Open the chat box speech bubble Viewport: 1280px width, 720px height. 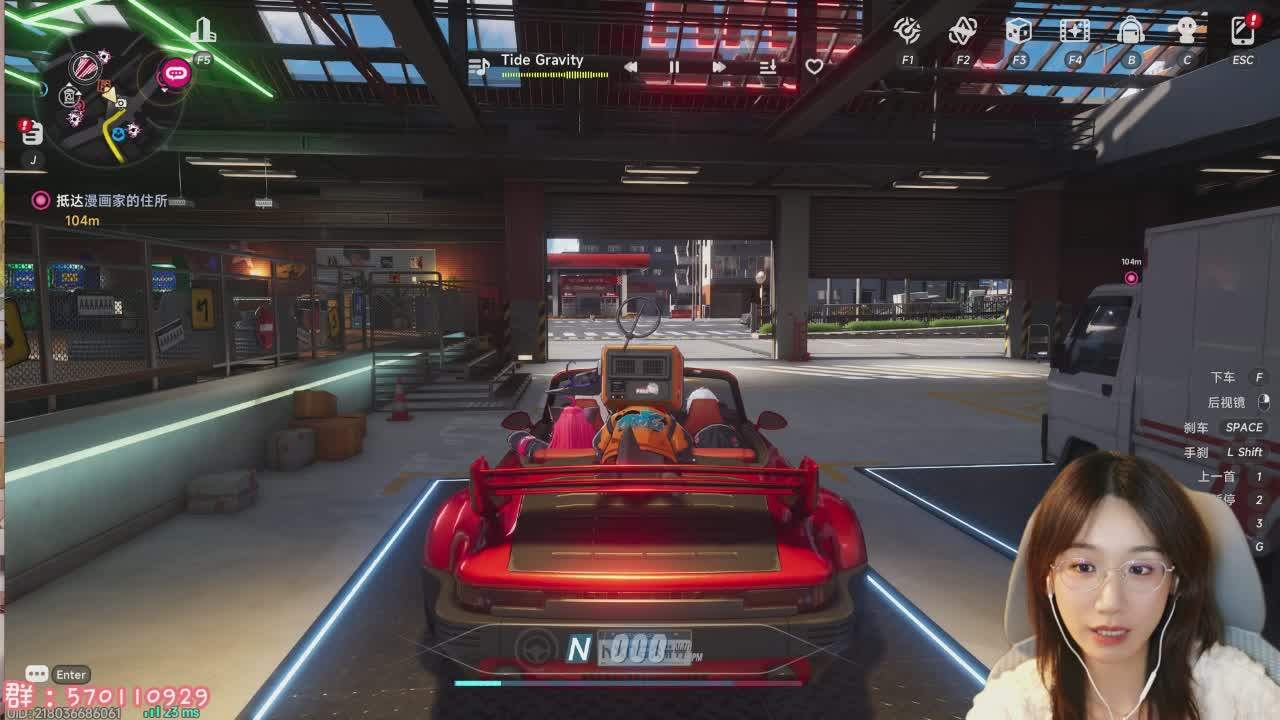pos(37,674)
